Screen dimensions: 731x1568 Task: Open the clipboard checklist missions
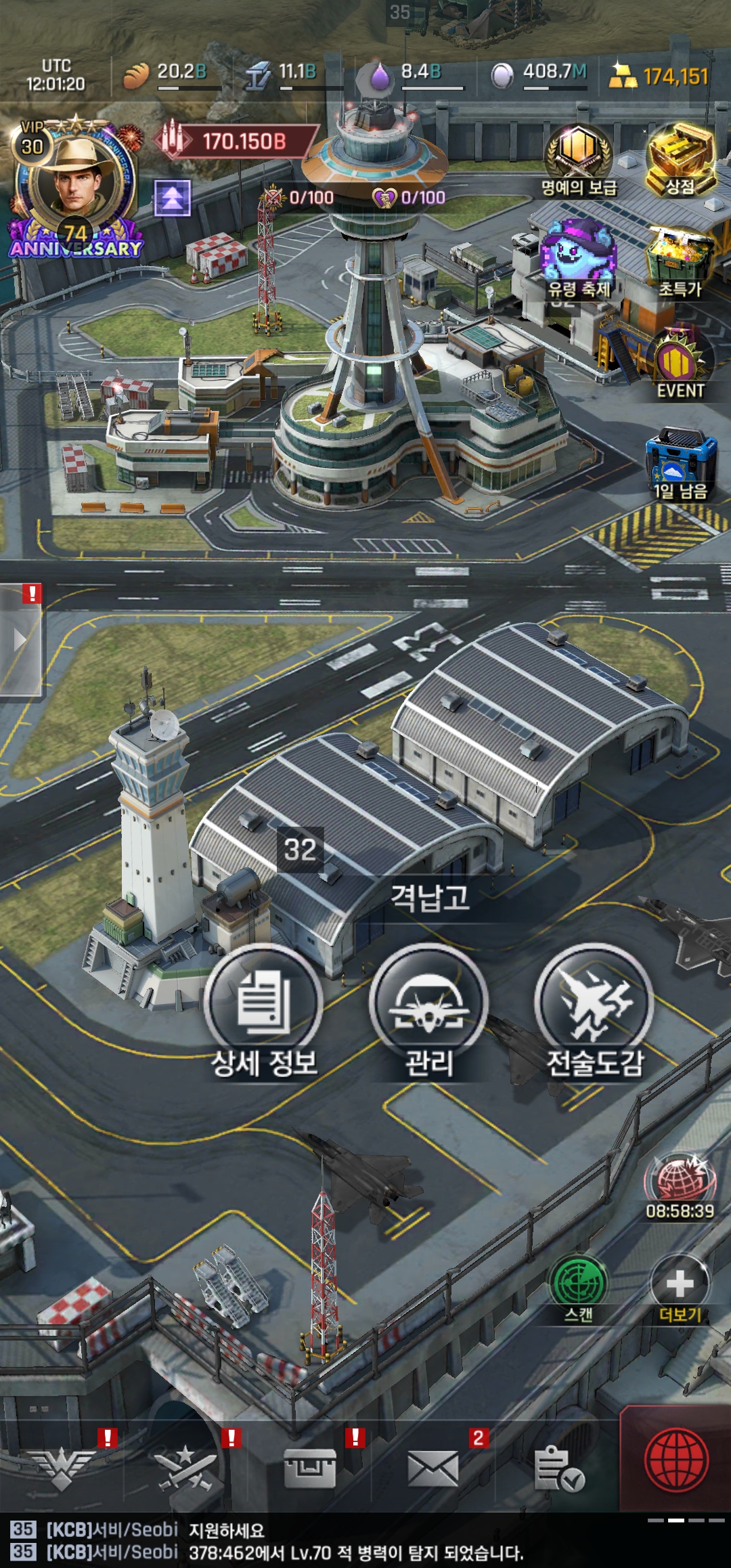tap(558, 1468)
